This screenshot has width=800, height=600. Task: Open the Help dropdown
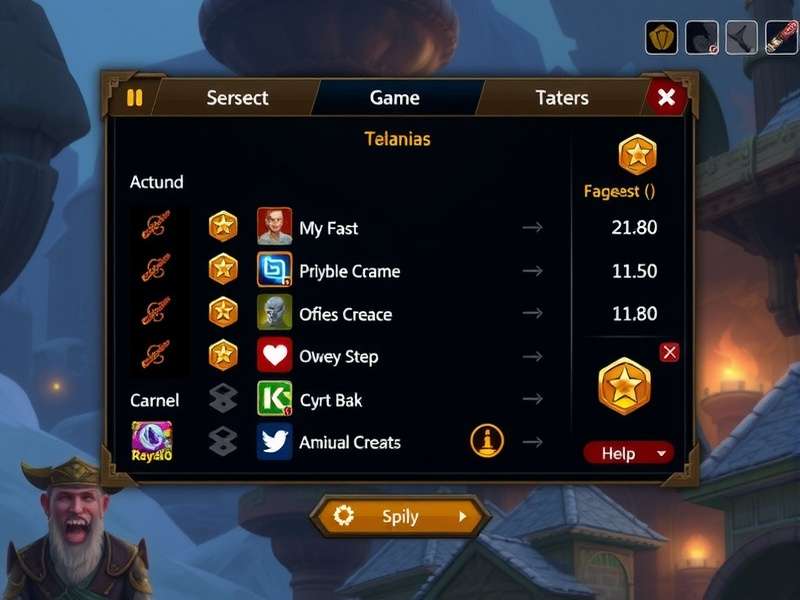point(628,453)
